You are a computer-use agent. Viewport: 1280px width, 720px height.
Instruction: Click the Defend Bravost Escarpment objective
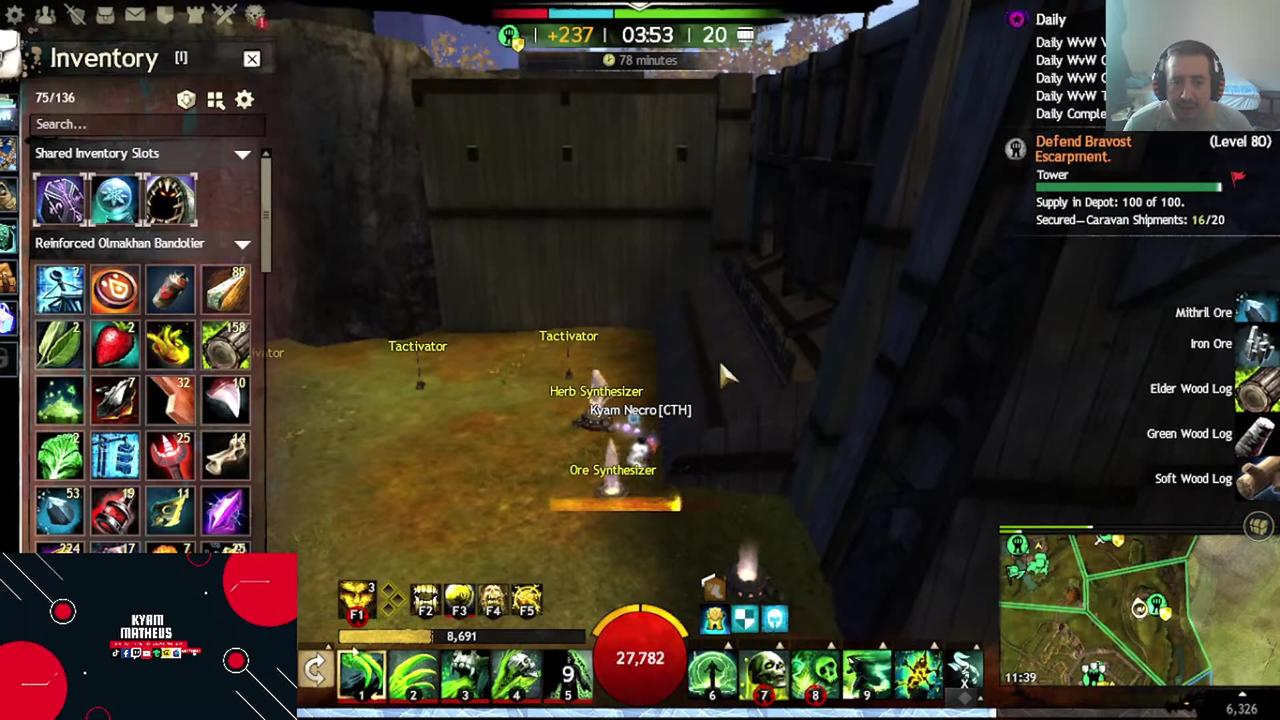[1084, 148]
